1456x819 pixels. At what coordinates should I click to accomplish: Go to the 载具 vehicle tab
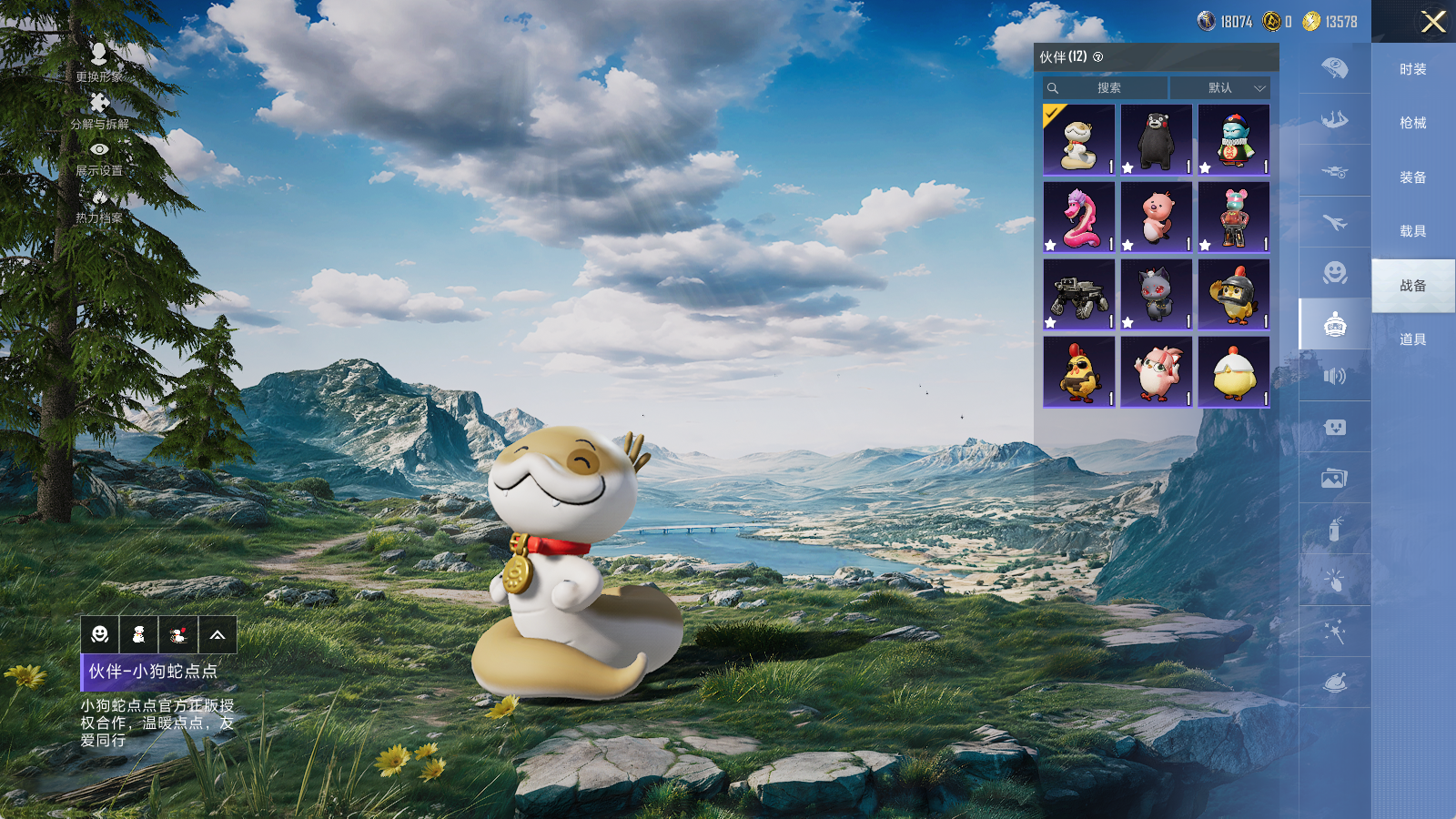pos(1412,231)
